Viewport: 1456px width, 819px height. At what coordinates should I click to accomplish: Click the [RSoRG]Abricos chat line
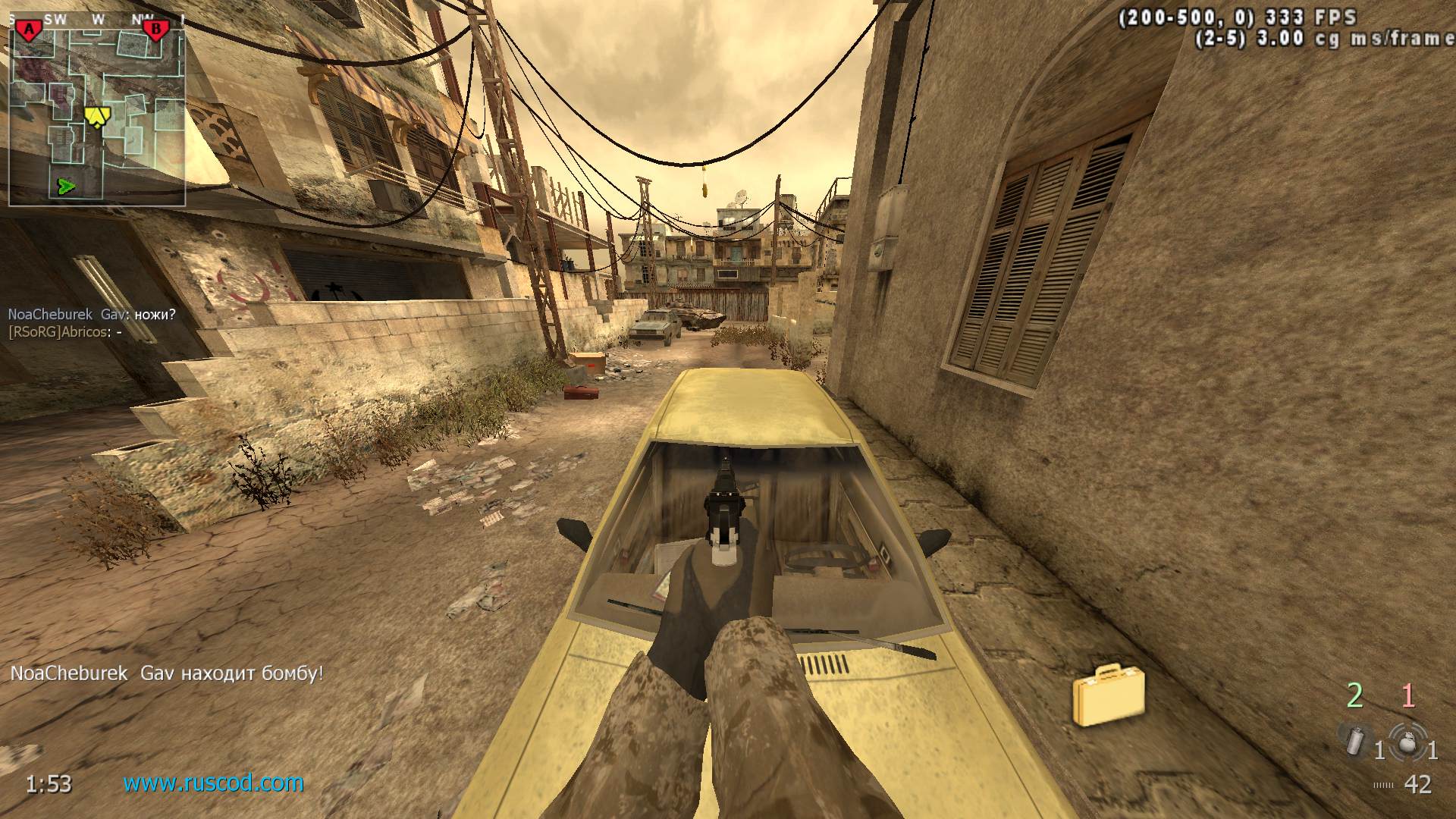point(65,332)
